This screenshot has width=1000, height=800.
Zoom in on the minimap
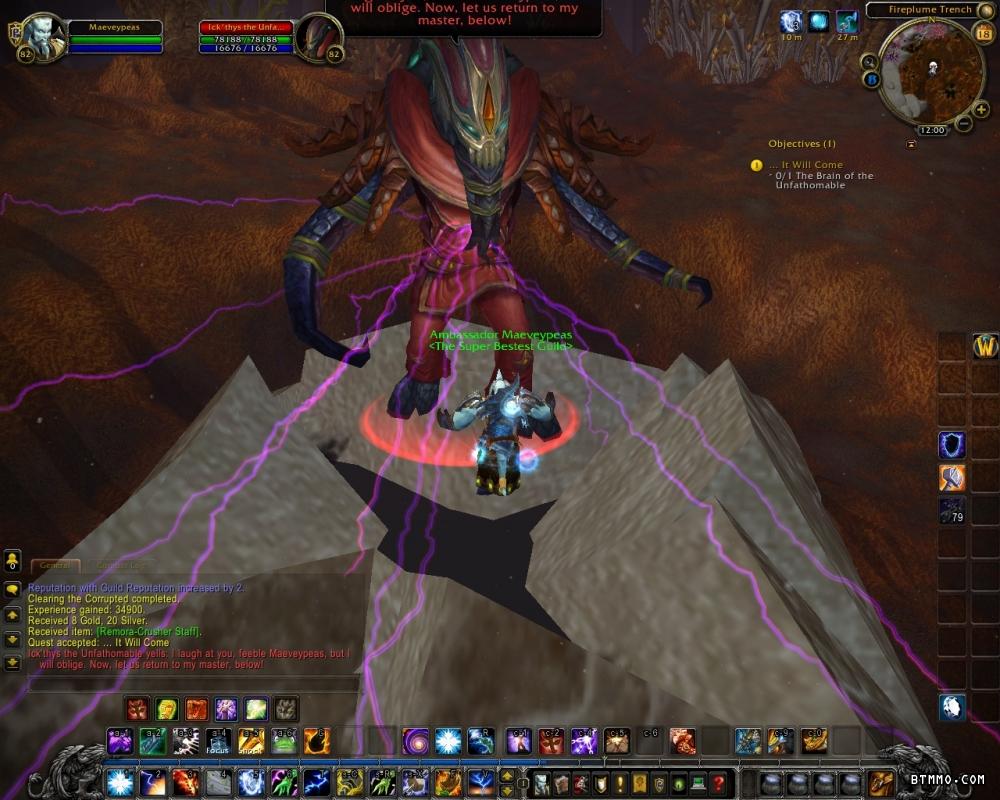(x=981, y=109)
